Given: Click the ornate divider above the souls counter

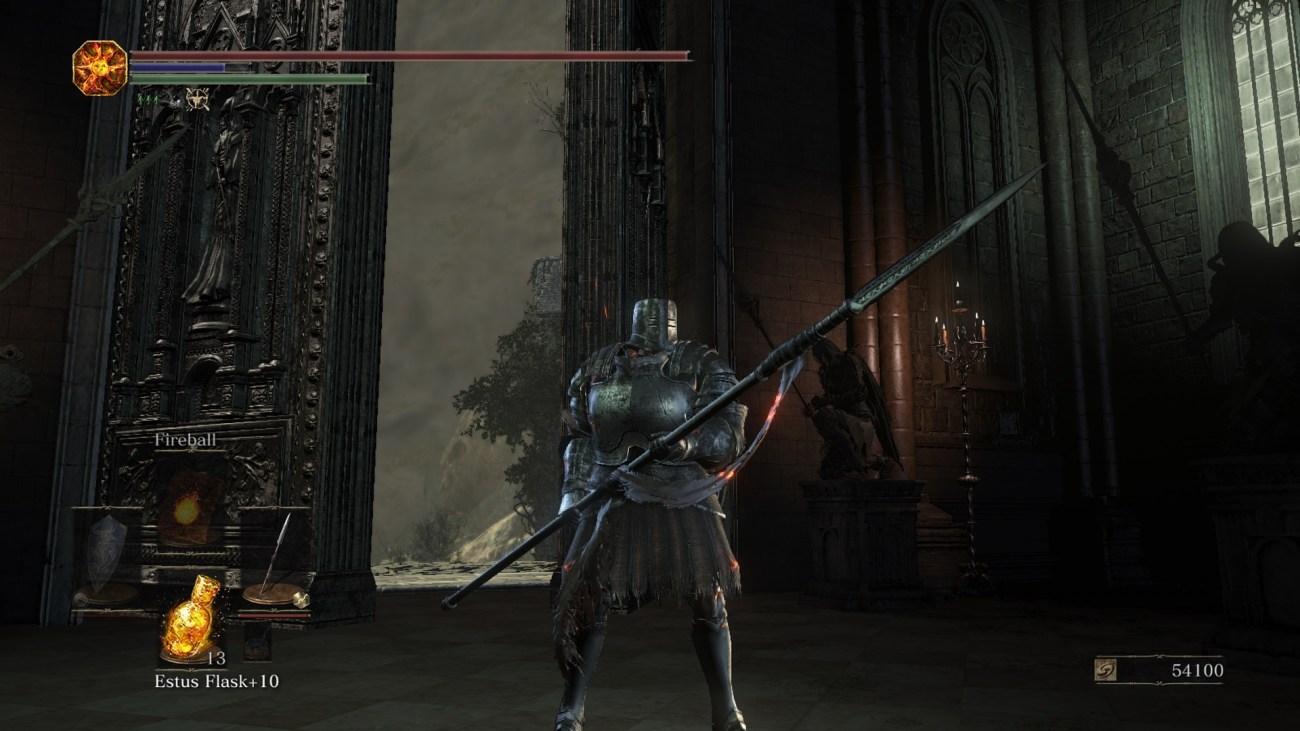Looking at the screenshot, I should pyautogui.click(x=1160, y=656).
